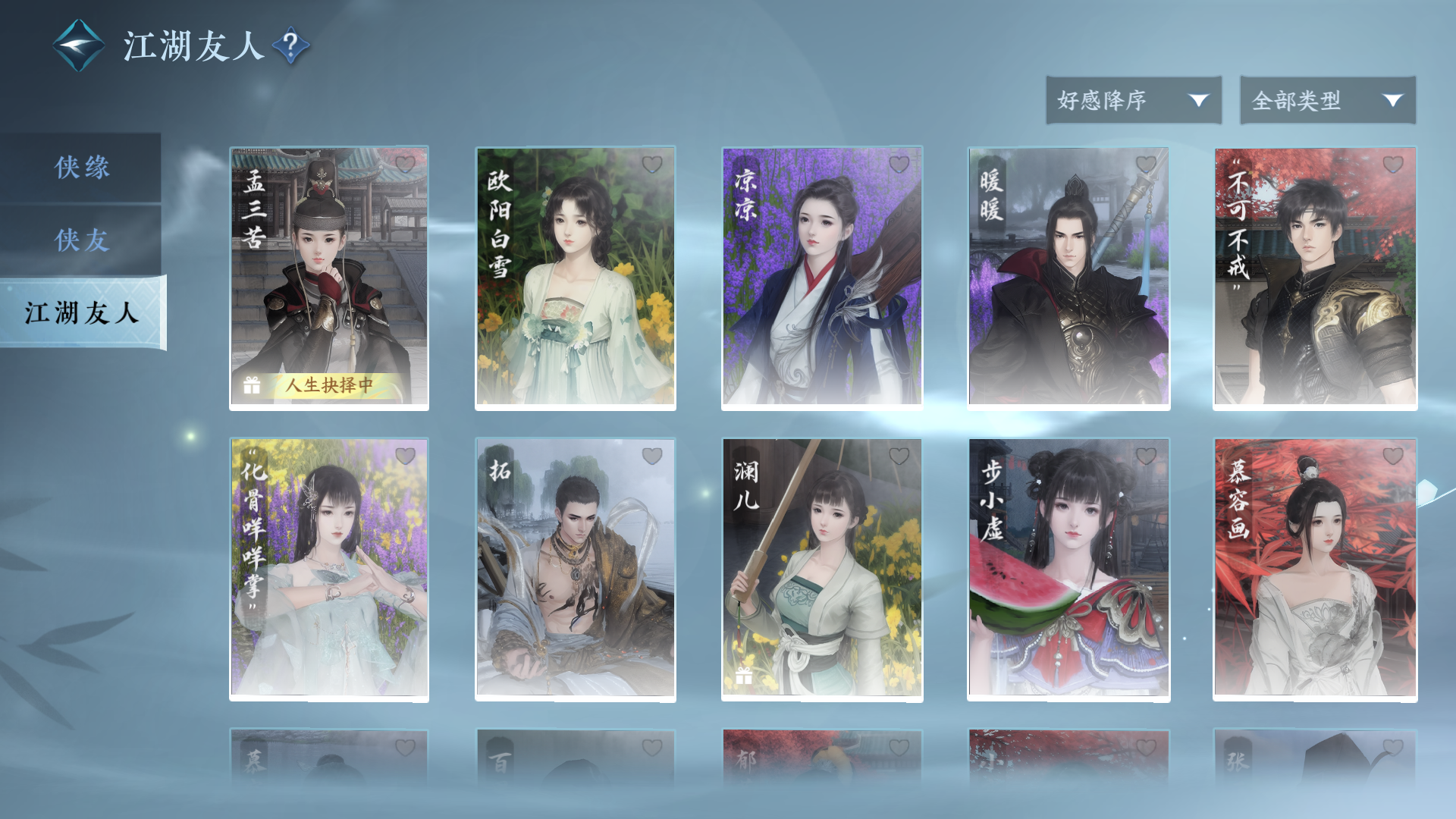Open the 全部类型 type filter dropdown
The image size is (1456, 819).
coord(1327,100)
